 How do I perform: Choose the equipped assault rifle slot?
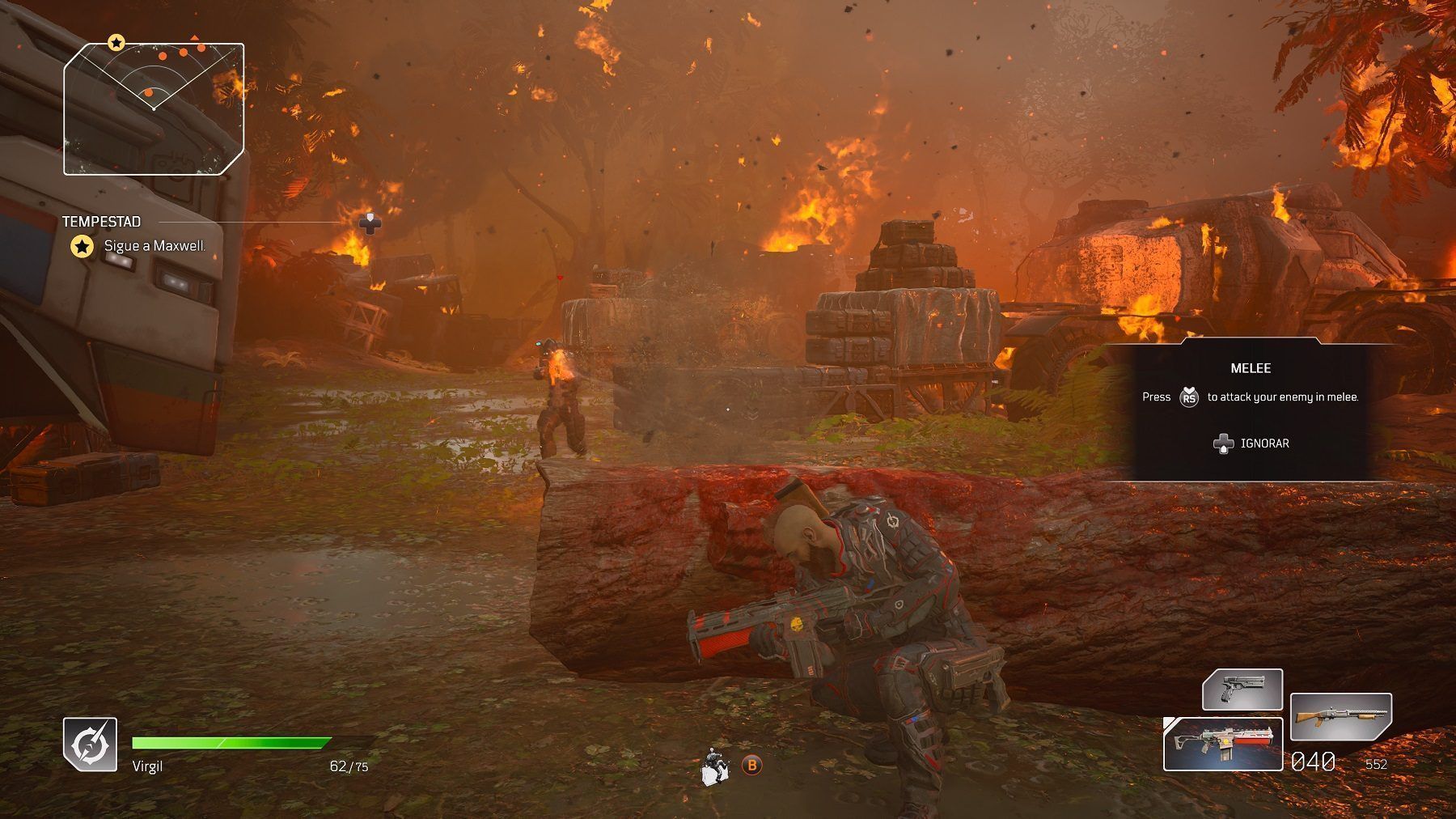[1222, 744]
